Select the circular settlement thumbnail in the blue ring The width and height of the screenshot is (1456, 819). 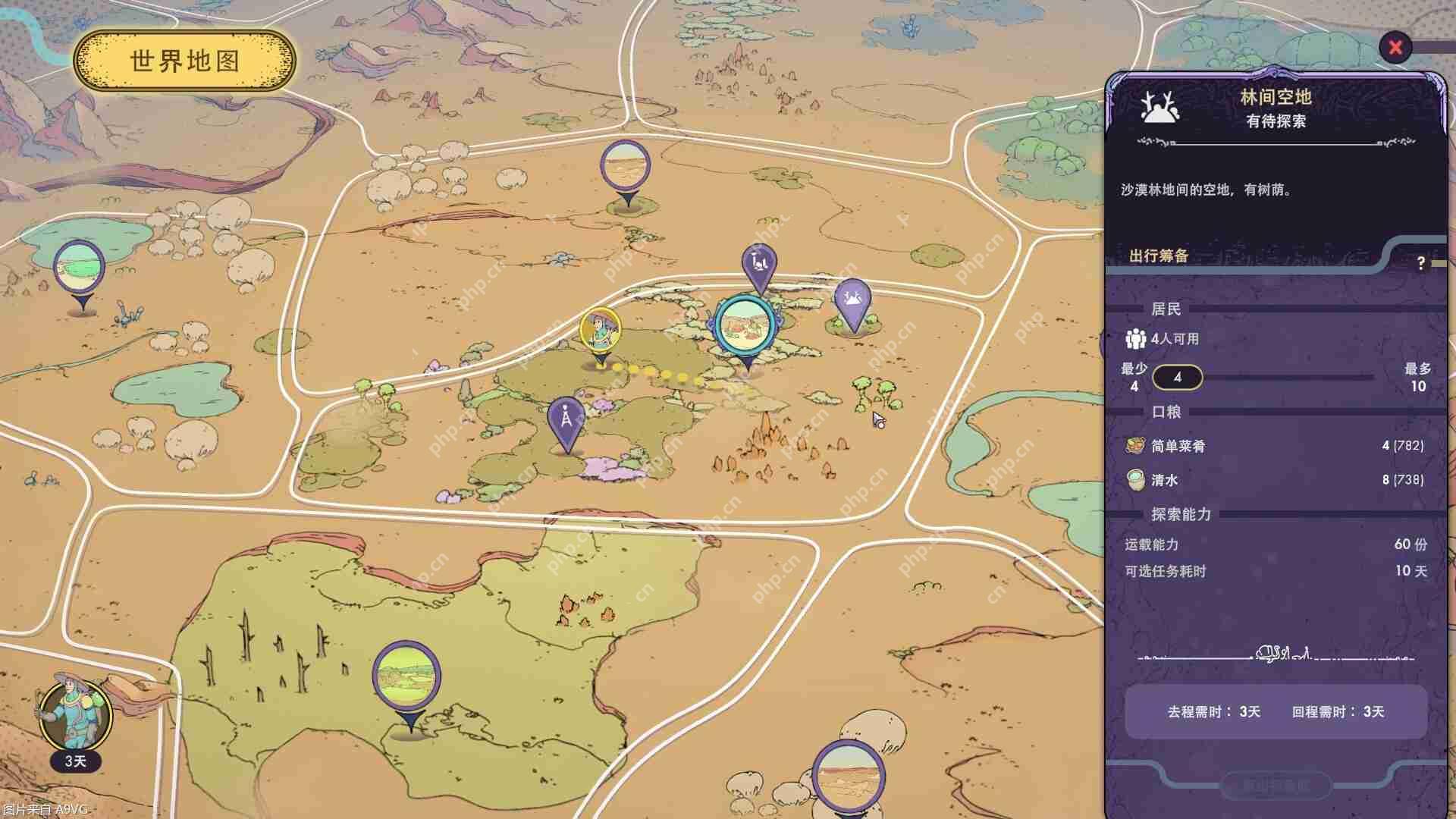(x=745, y=325)
